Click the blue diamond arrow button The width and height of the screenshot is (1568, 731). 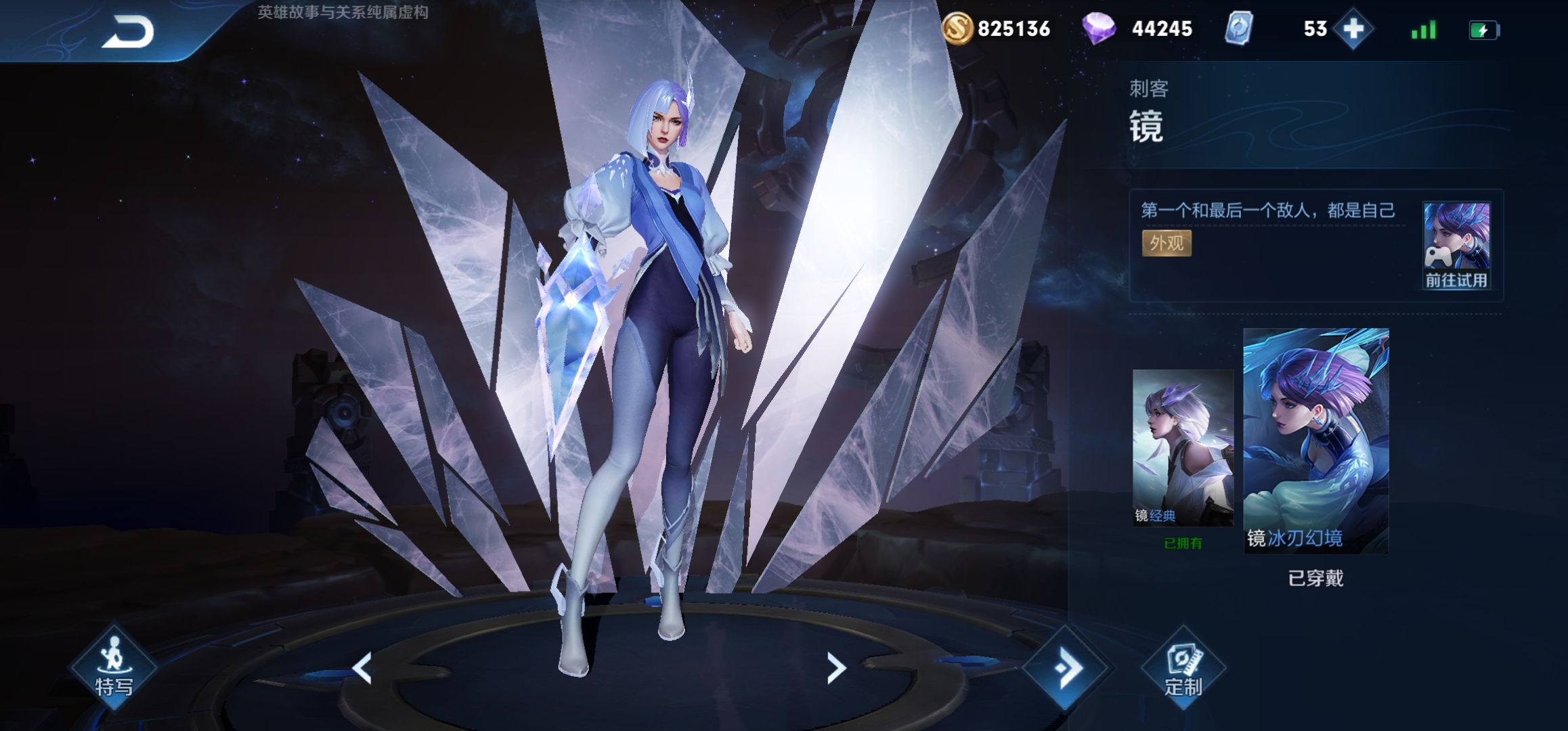coord(1066,669)
